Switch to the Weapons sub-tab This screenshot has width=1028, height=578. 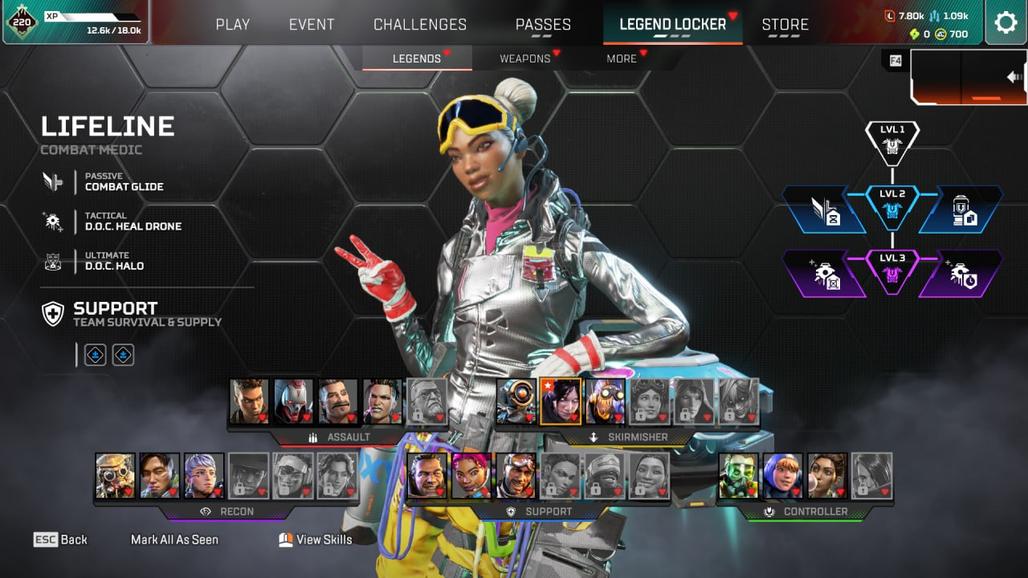(525, 59)
